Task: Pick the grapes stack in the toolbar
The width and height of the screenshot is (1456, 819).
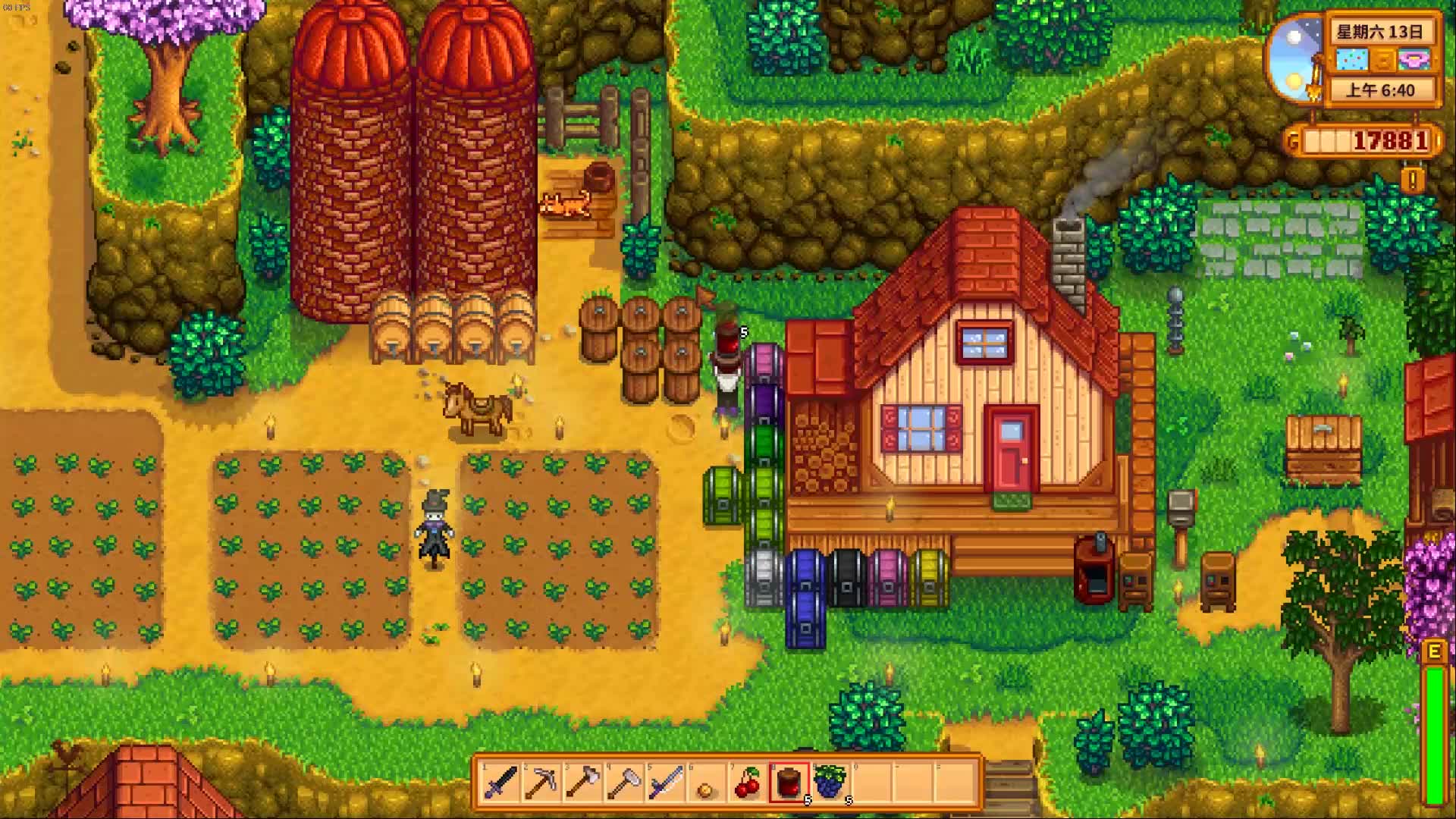Action: point(831,783)
